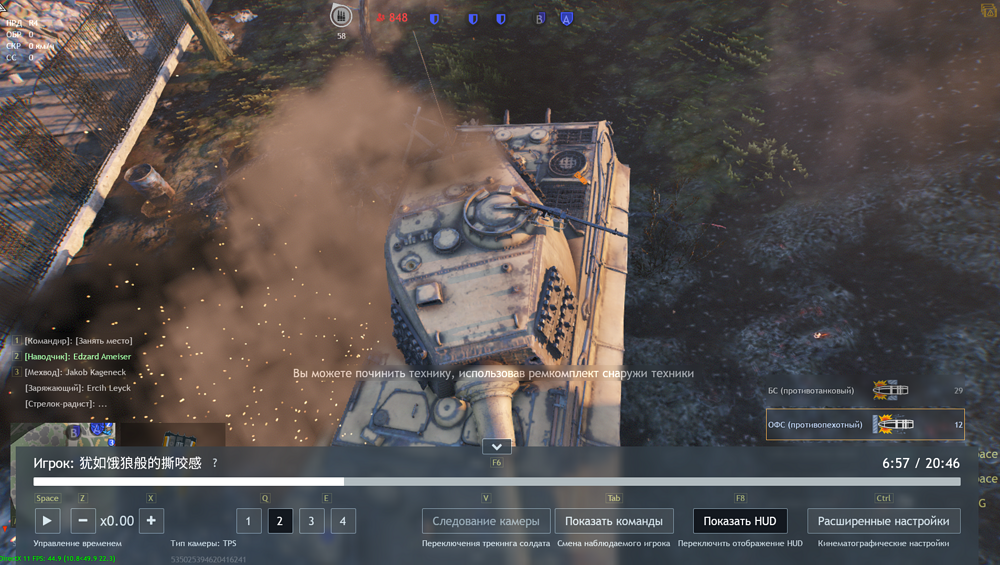Seek on the replay progress bar
The height and width of the screenshot is (565, 1000).
pyautogui.click(x=497, y=482)
